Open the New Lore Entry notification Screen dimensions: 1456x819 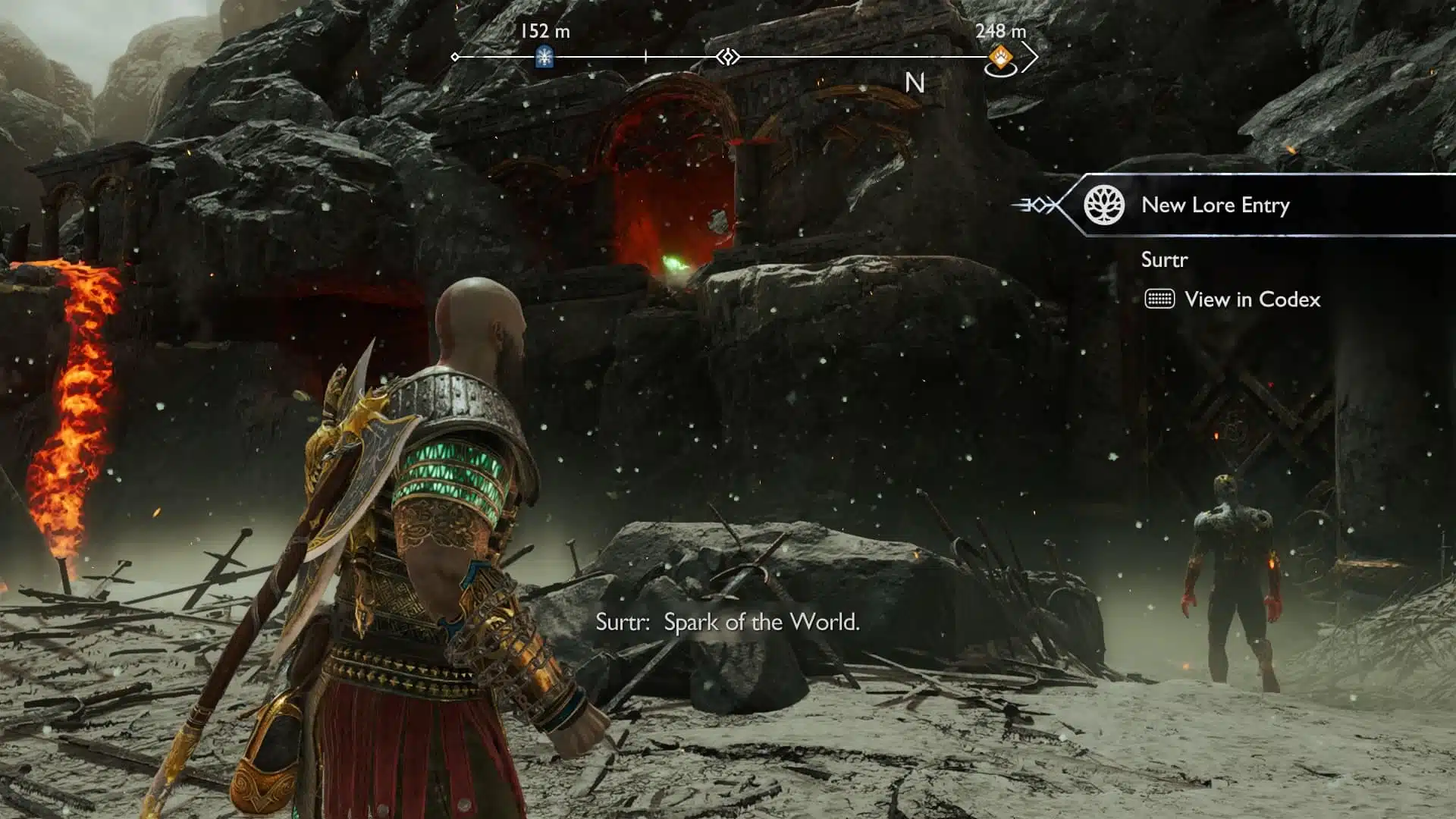1215,205
